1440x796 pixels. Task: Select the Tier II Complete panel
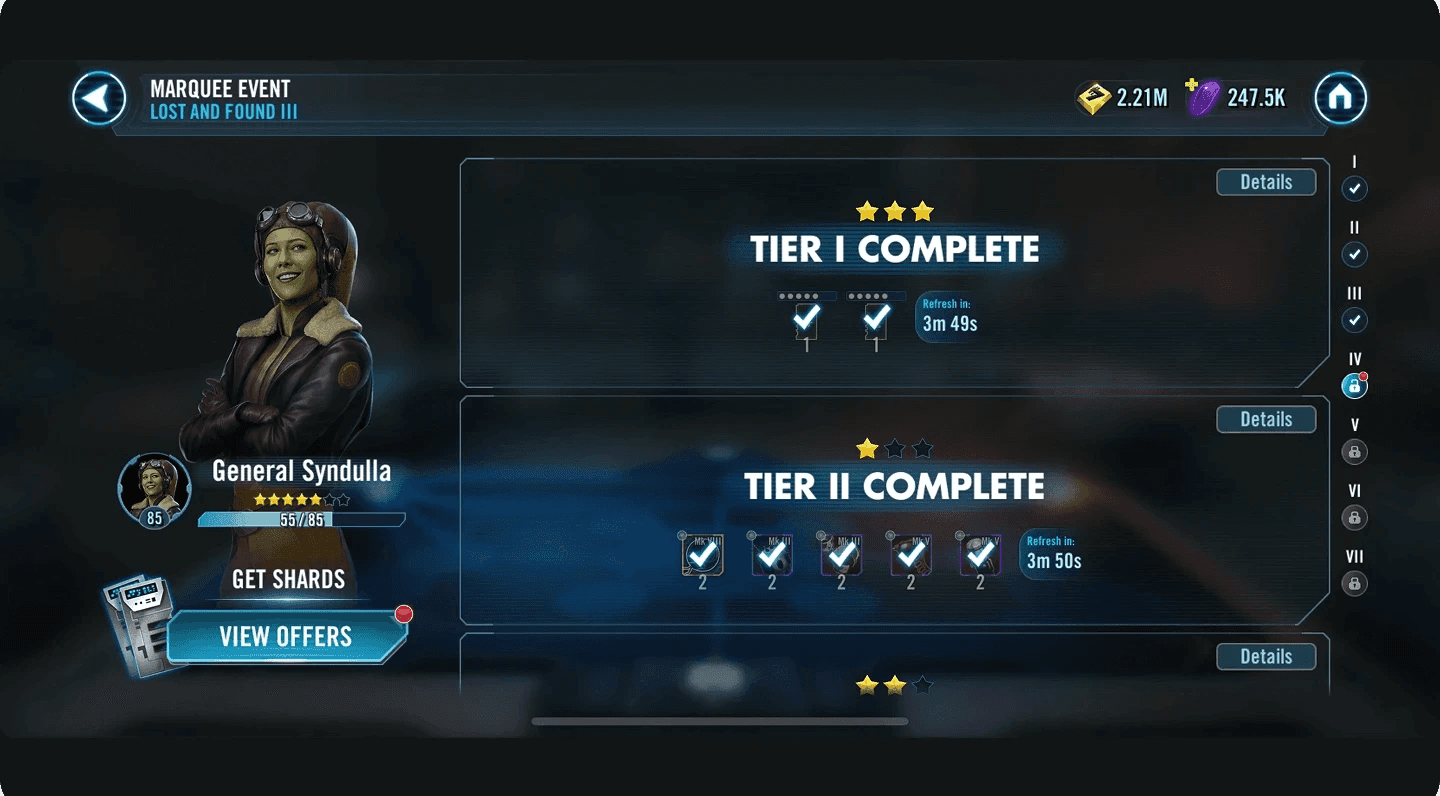894,487
